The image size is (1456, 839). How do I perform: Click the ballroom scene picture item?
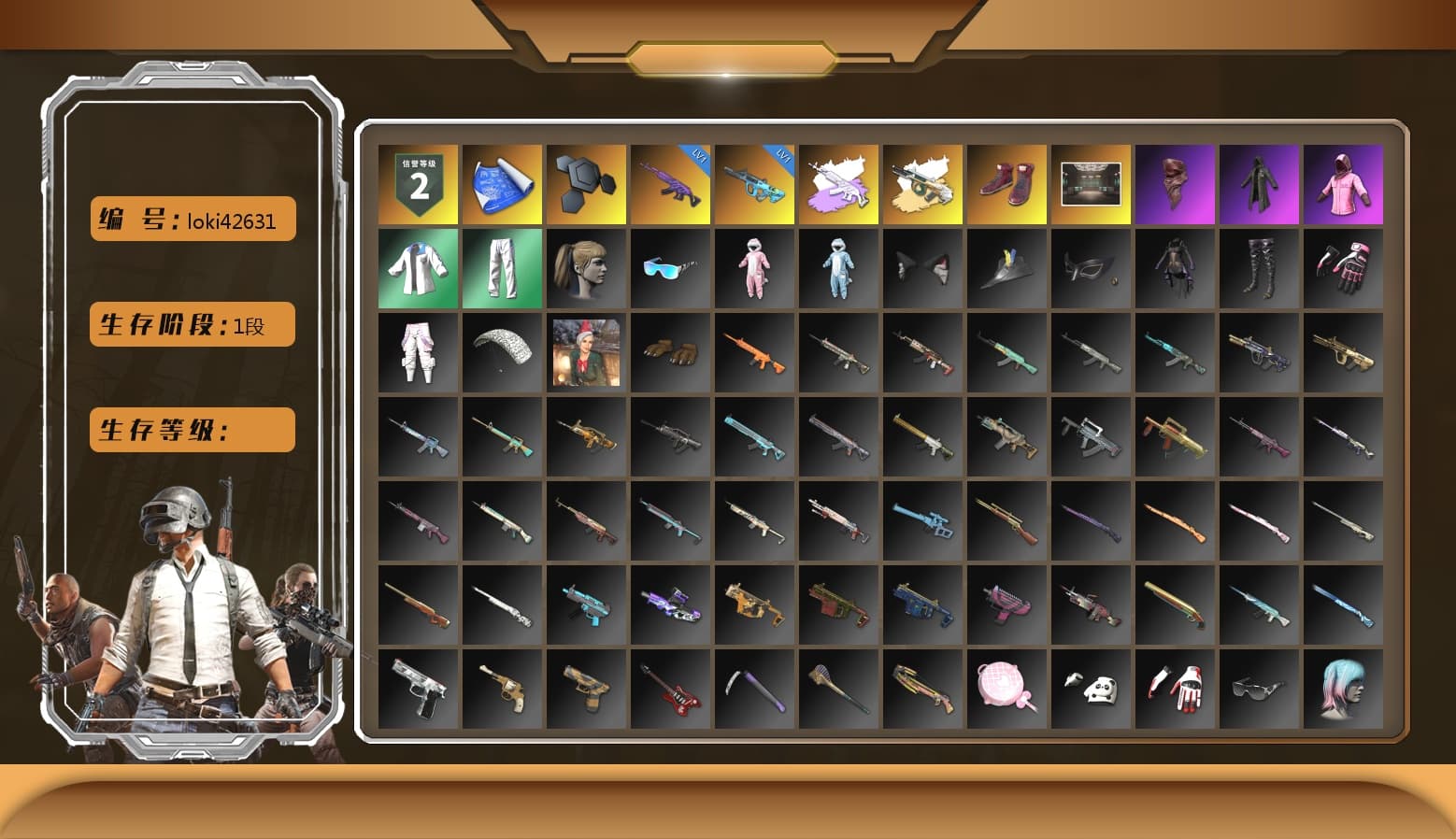[1091, 183]
